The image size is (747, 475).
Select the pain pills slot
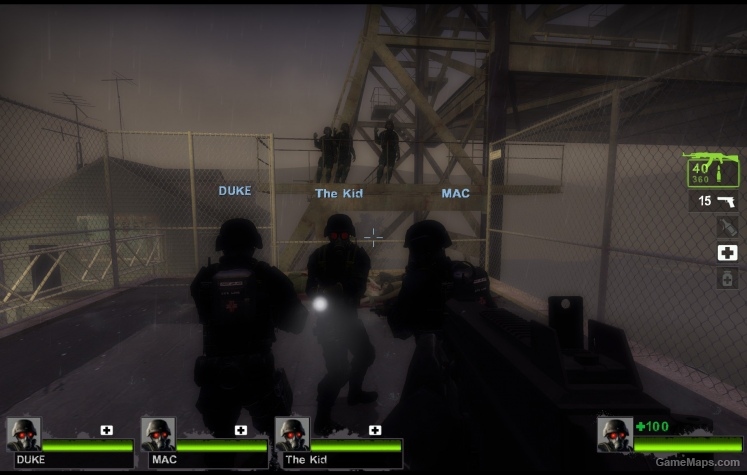point(727,279)
